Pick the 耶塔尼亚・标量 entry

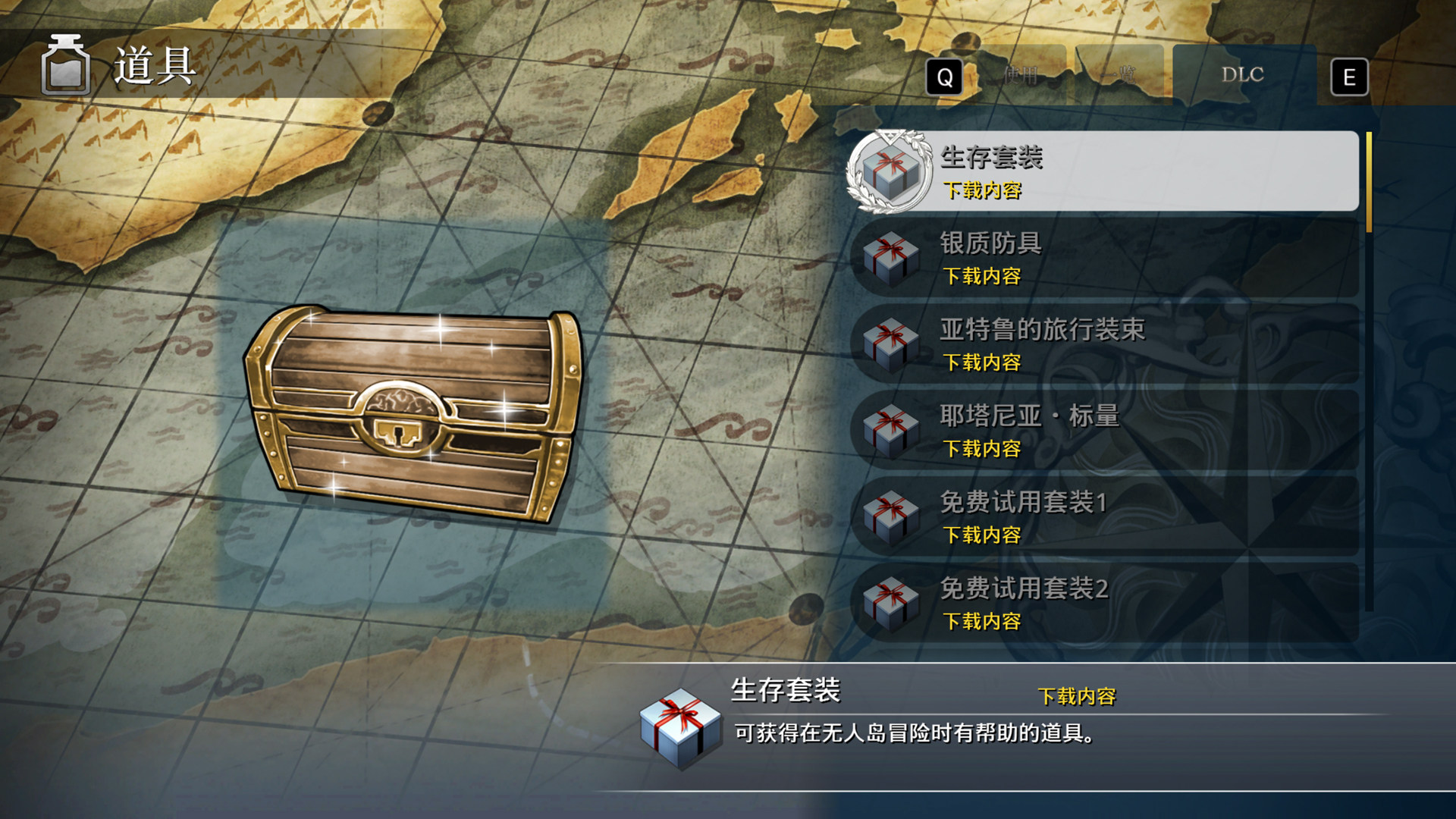[x=1103, y=431]
